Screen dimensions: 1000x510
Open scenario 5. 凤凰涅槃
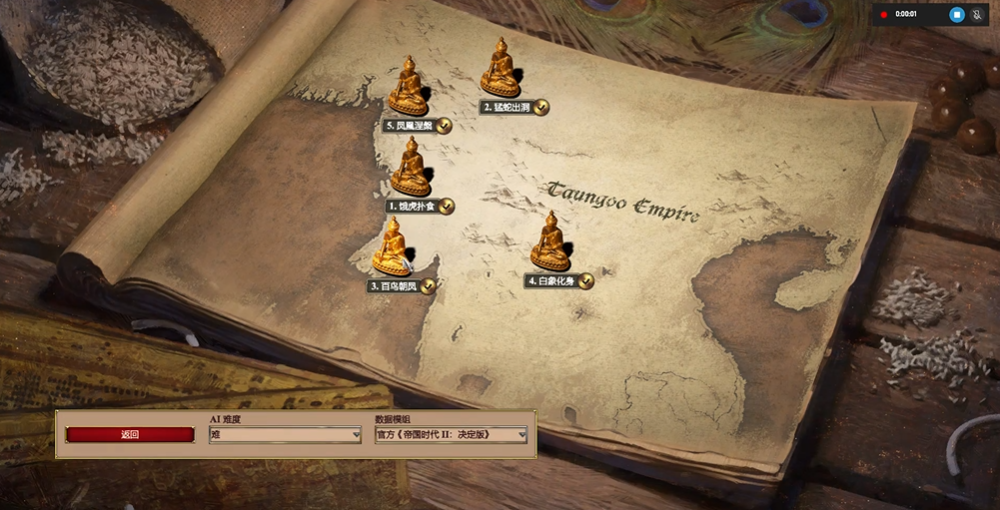tap(408, 88)
